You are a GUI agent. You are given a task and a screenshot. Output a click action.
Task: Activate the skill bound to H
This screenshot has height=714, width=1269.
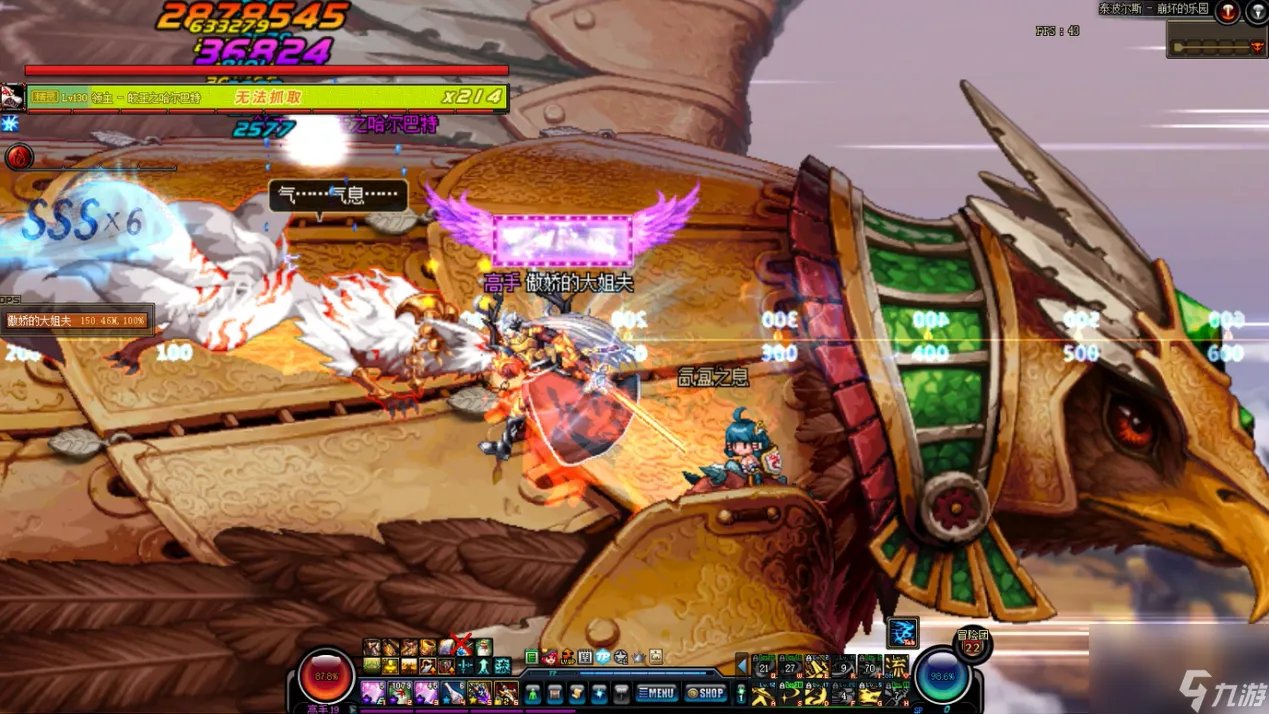(x=896, y=692)
